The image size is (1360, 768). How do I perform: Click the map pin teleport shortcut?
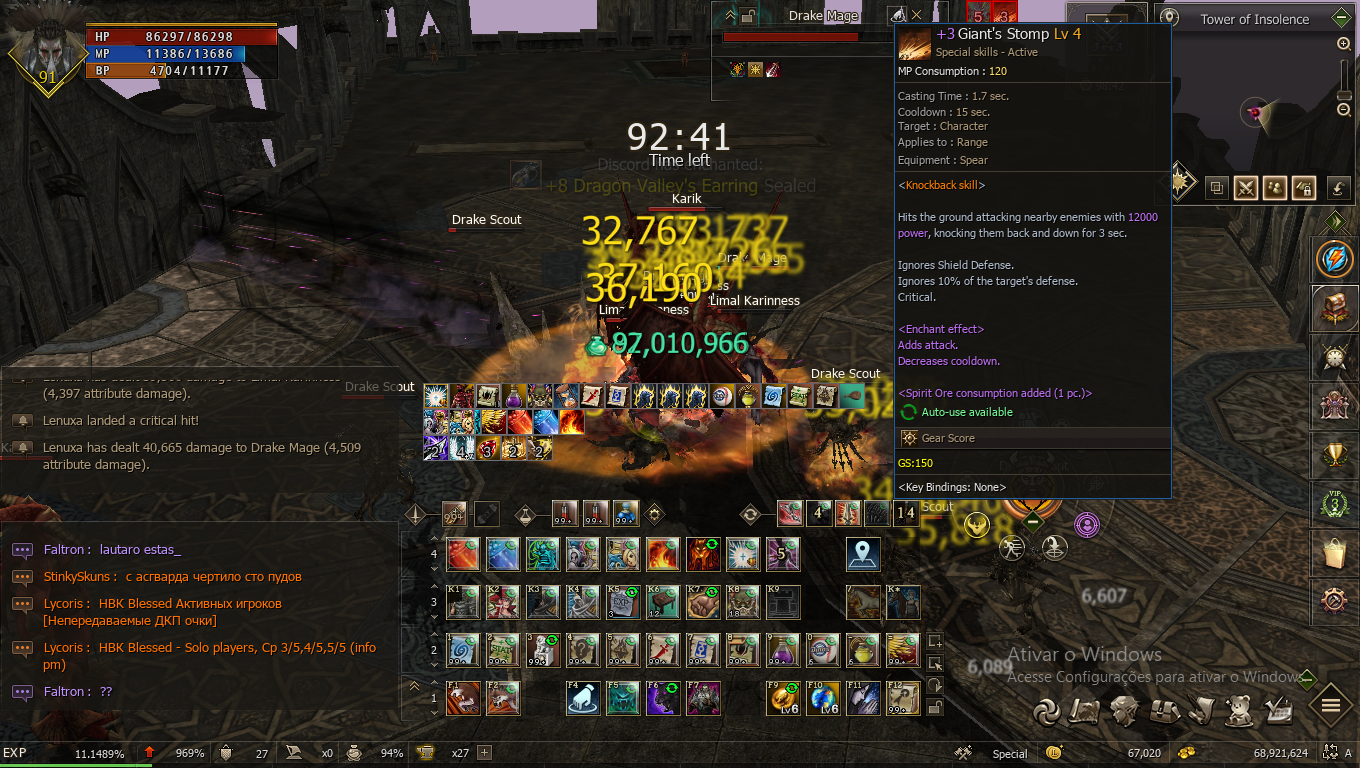pyautogui.click(x=863, y=553)
